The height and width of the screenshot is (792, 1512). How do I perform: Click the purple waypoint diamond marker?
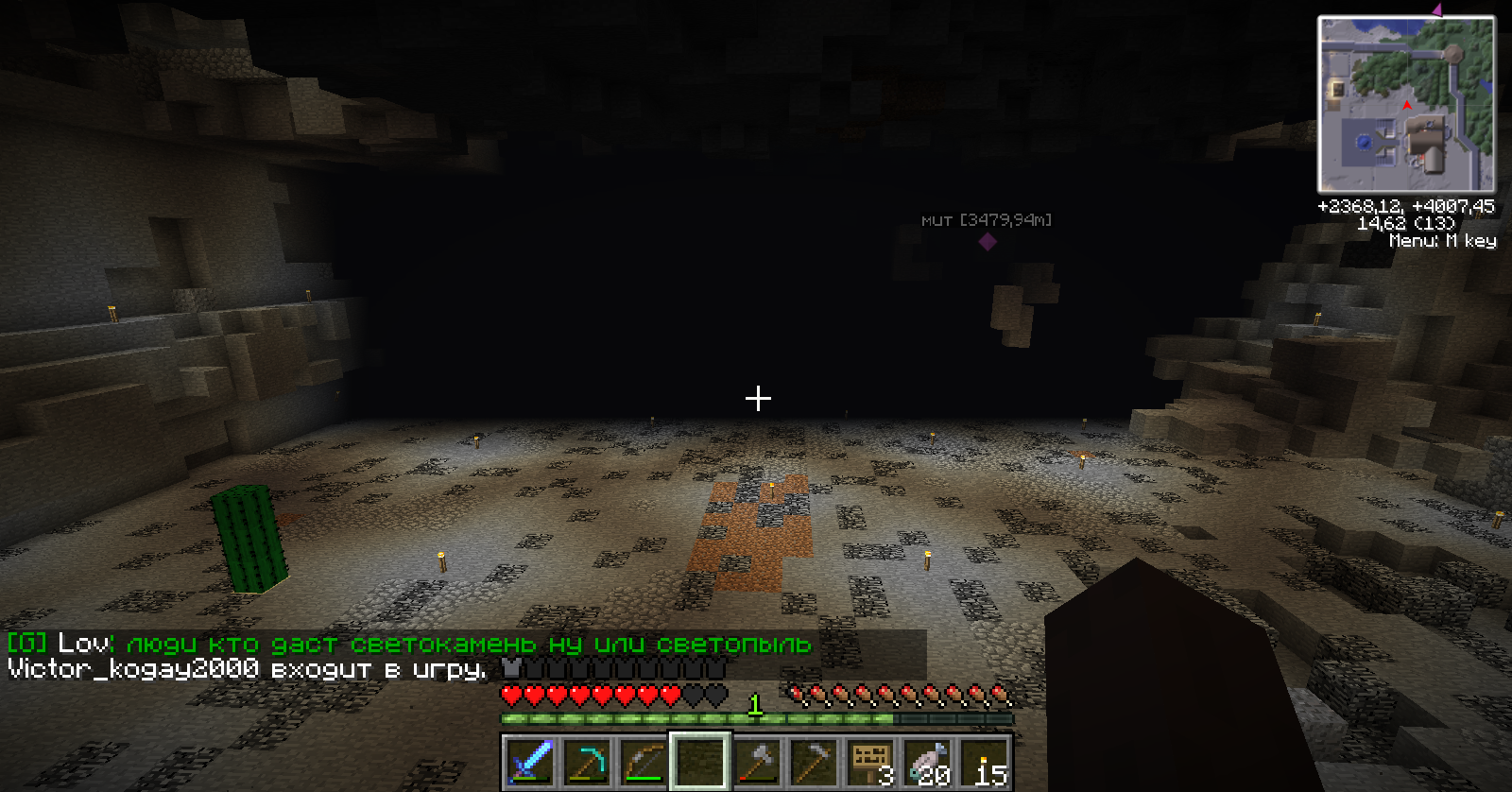(x=988, y=242)
